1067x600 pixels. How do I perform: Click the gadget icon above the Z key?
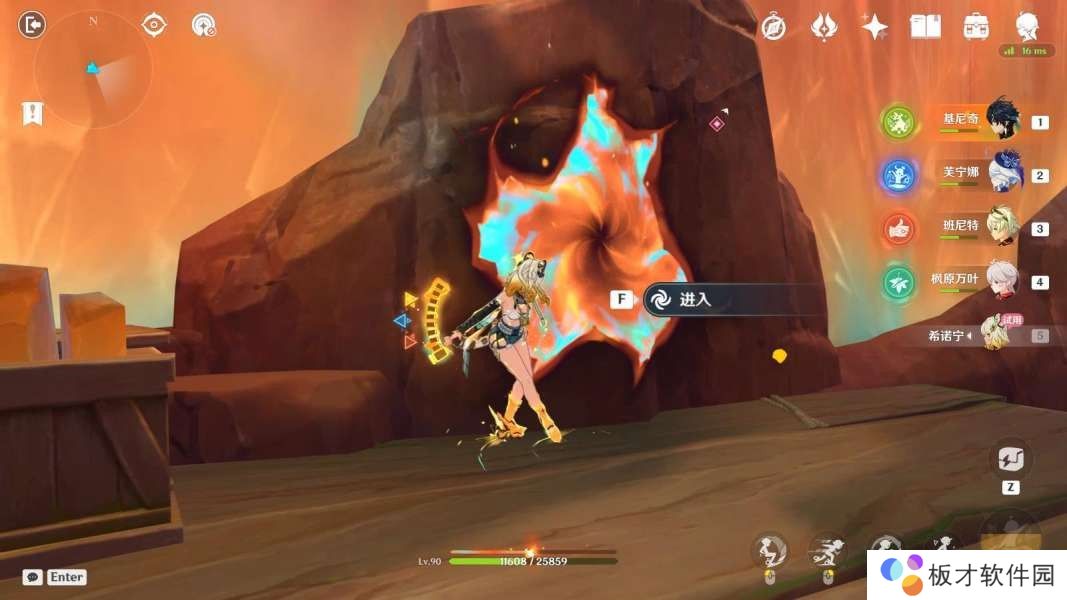pyautogui.click(x=1010, y=459)
